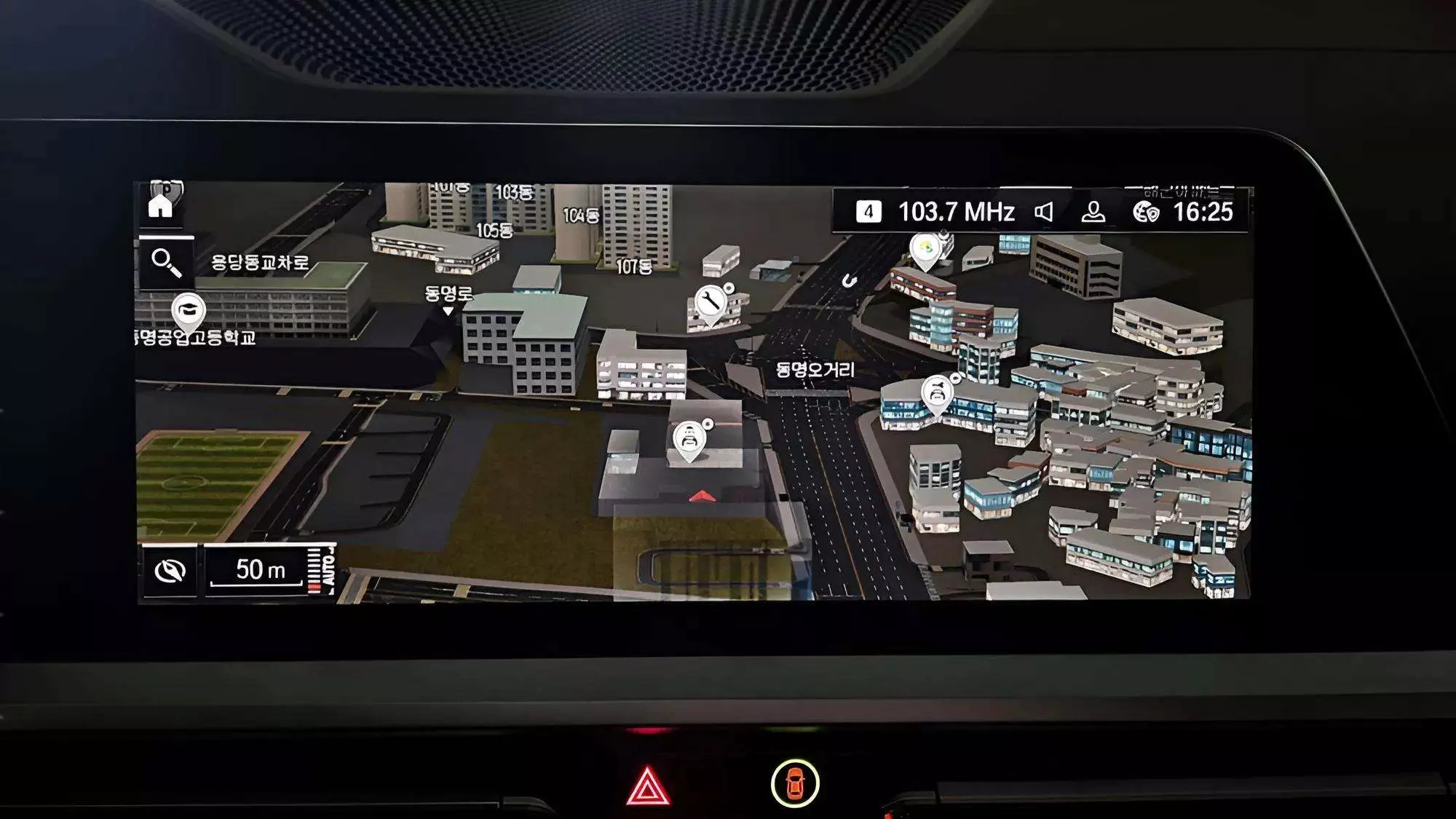Open the magnifying glass search
The width and height of the screenshot is (1456, 819).
[166, 263]
